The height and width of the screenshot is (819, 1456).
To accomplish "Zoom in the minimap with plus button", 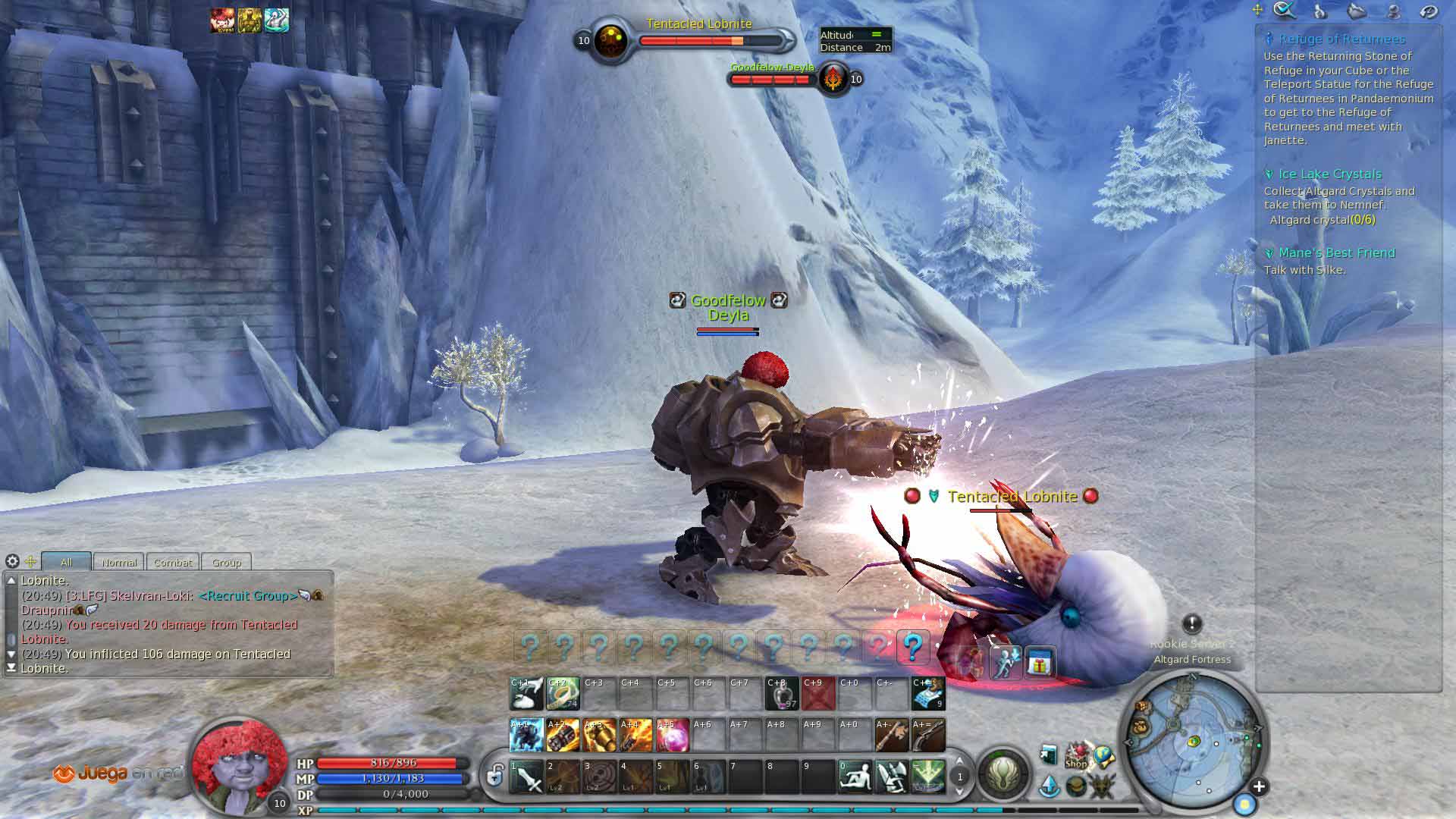I will click(x=1259, y=786).
